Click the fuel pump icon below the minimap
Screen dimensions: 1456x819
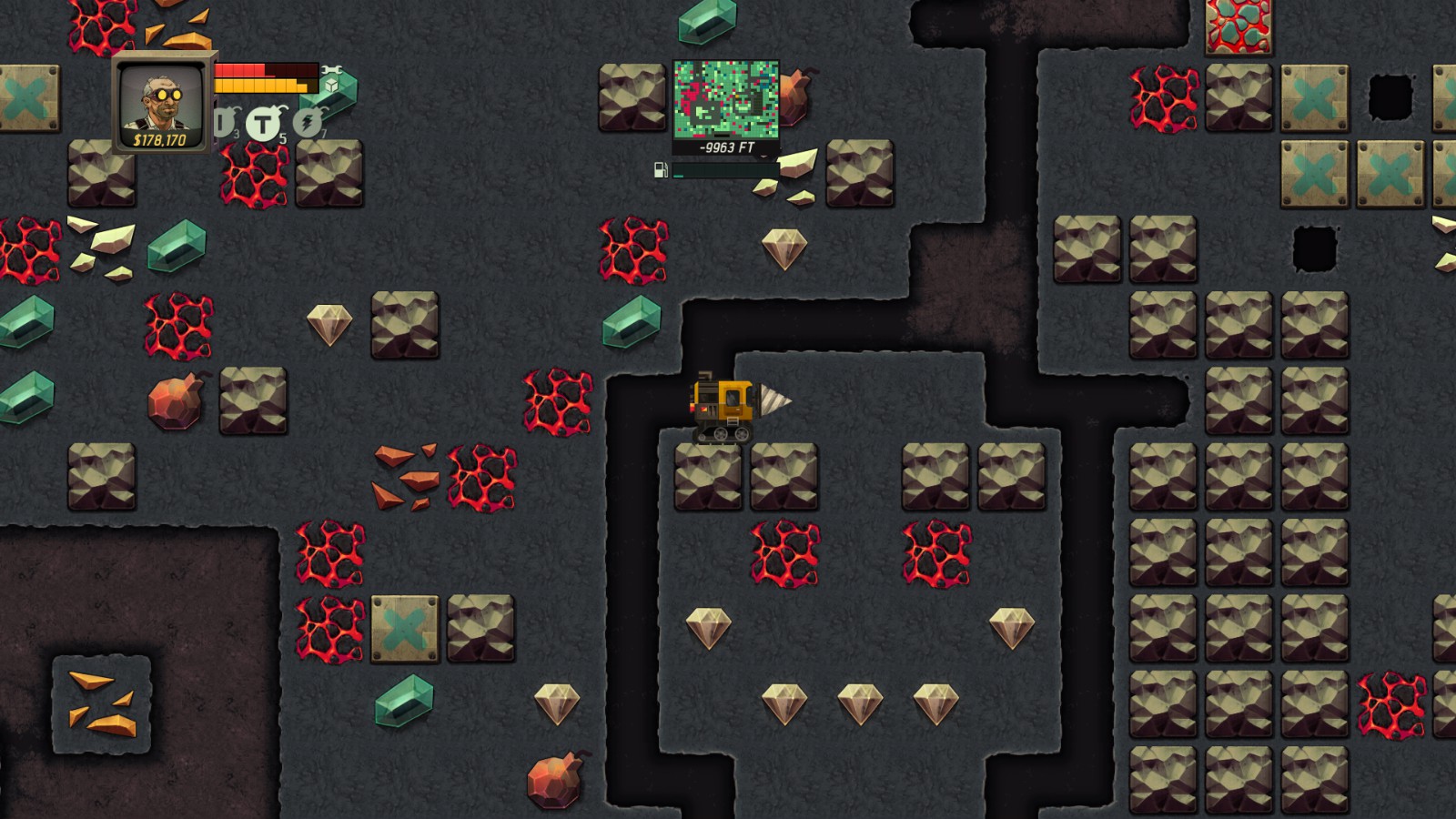pyautogui.click(x=662, y=170)
